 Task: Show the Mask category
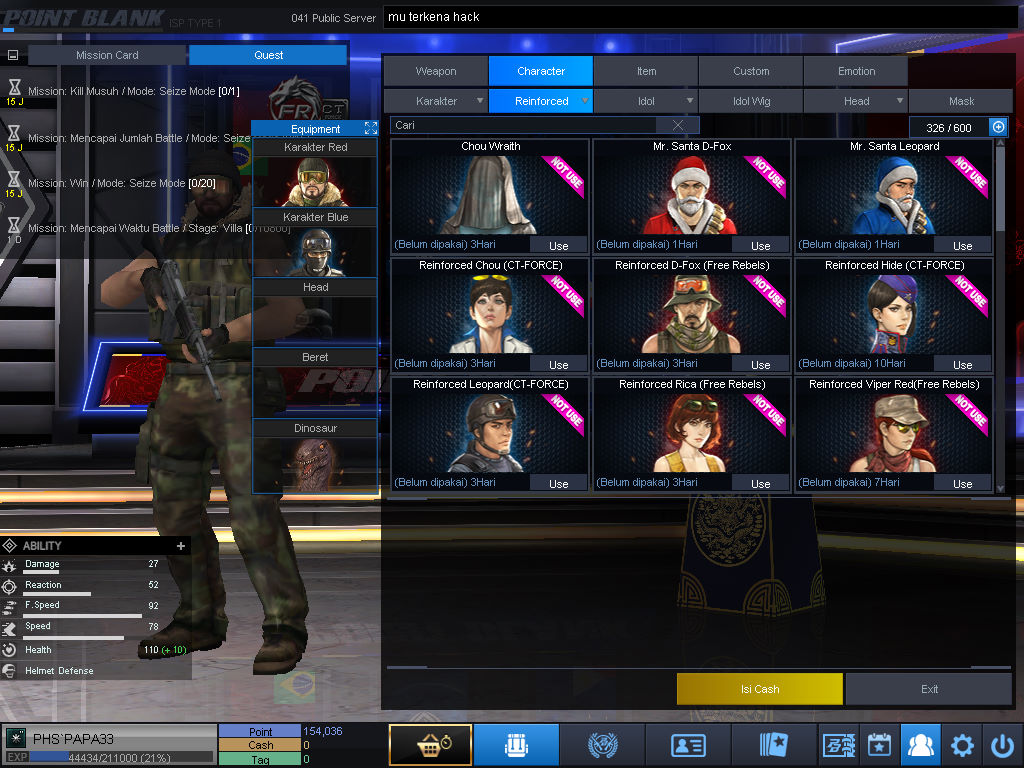[x=961, y=101]
